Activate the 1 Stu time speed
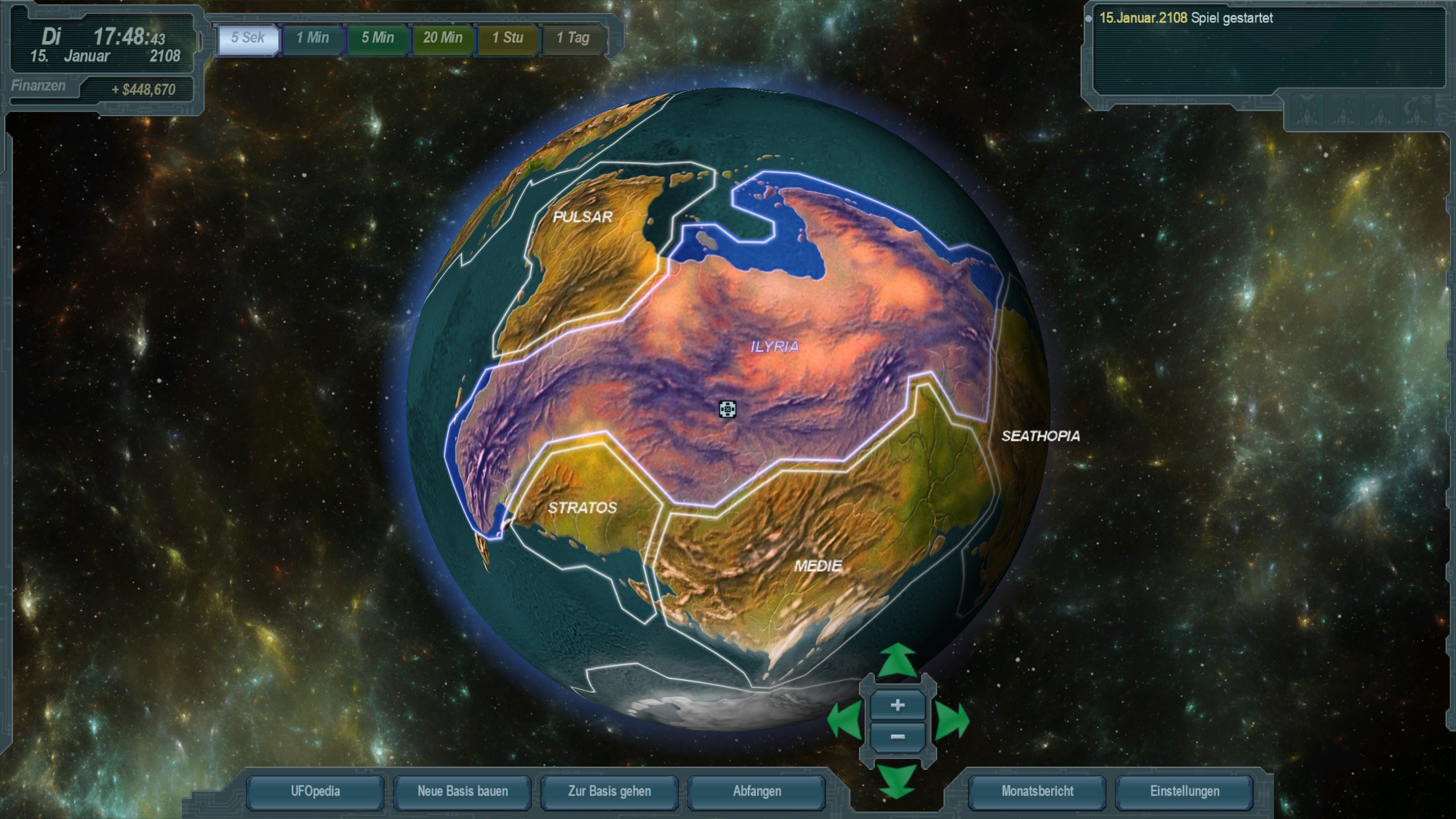 pos(507,39)
